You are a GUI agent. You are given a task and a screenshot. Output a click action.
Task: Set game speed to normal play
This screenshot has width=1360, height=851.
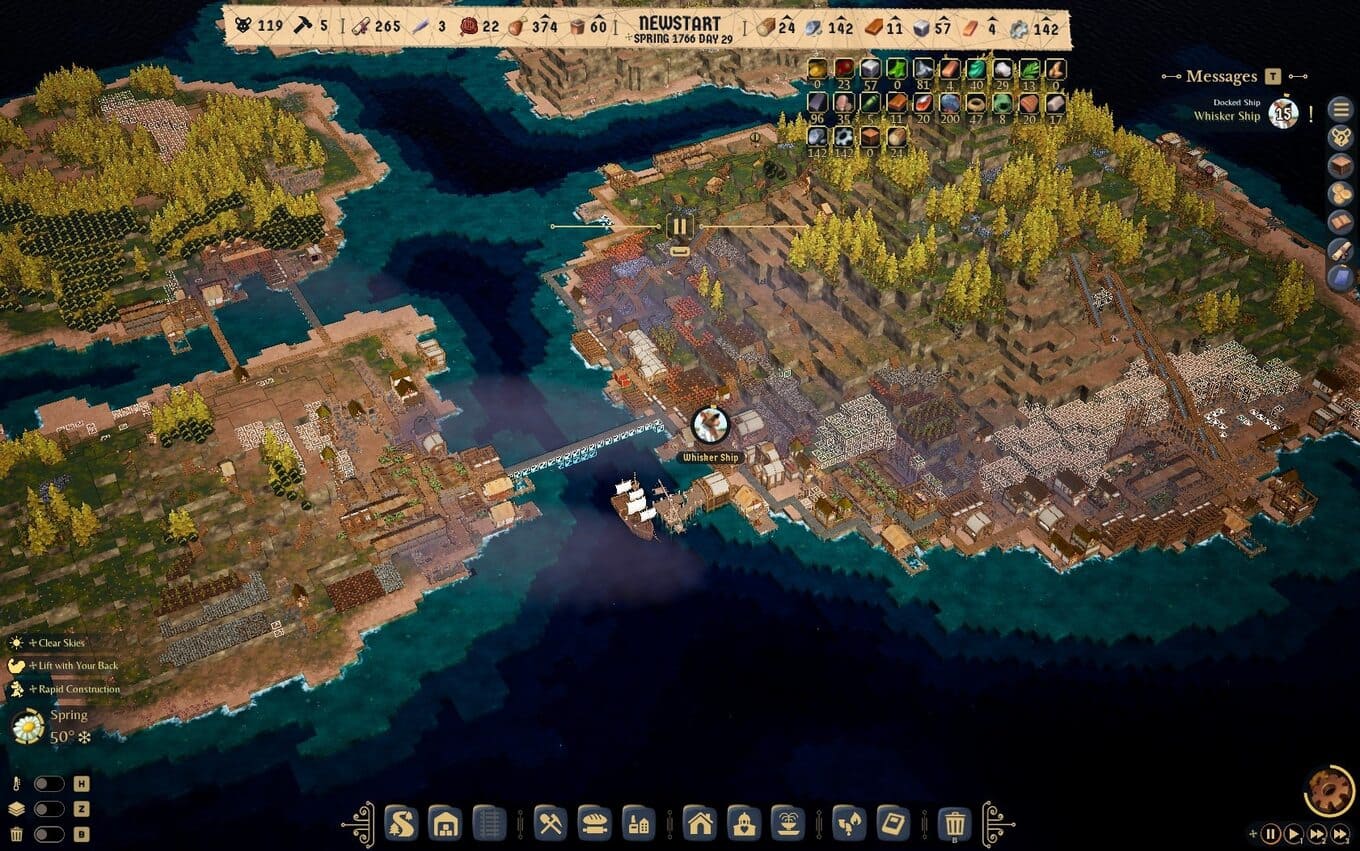click(1294, 833)
